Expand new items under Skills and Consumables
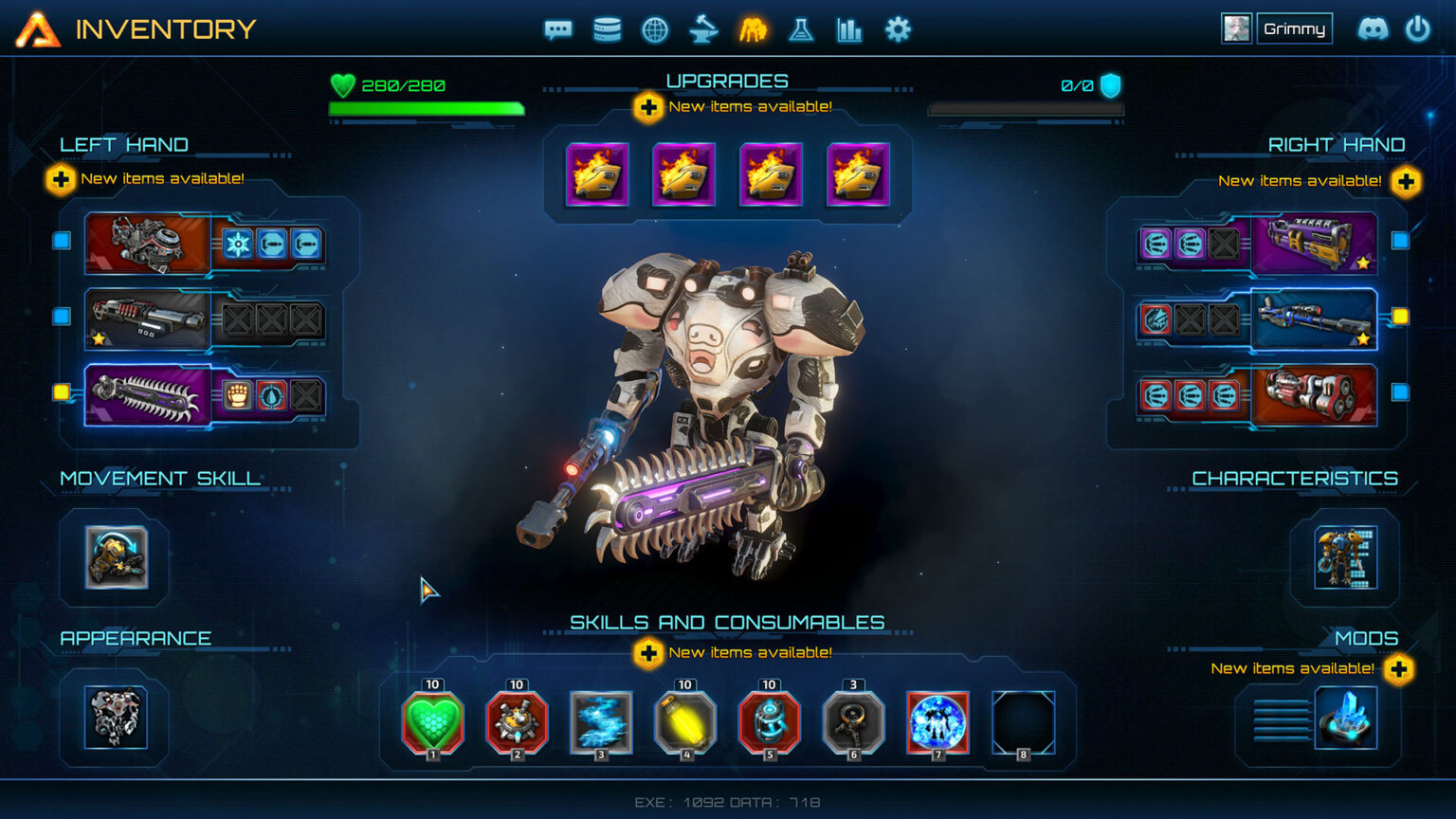Image resolution: width=1456 pixels, height=819 pixels. point(648,653)
